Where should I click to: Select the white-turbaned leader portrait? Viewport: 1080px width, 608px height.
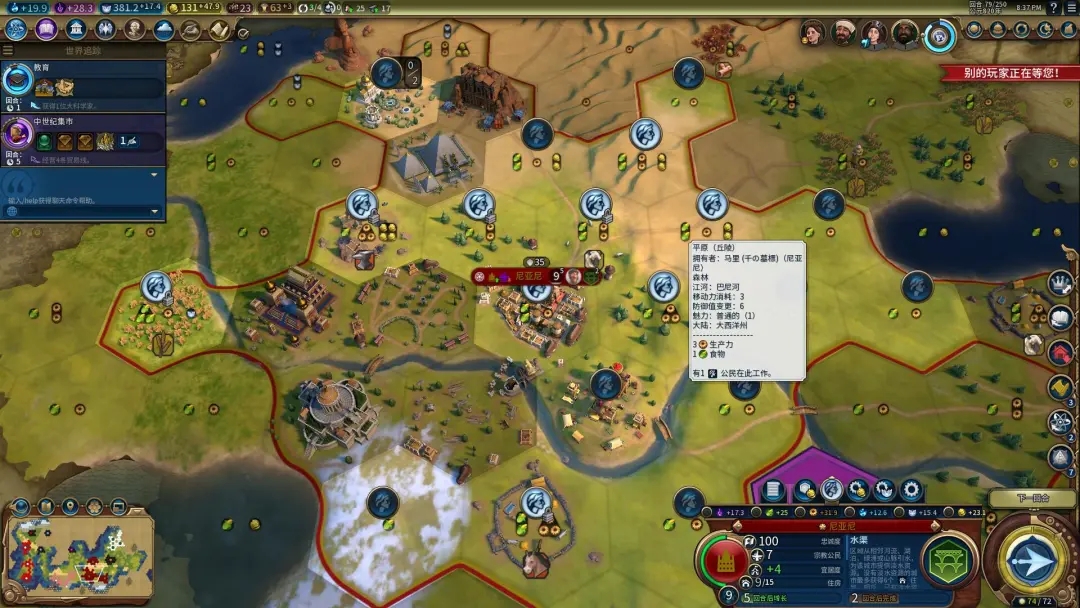point(842,33)
